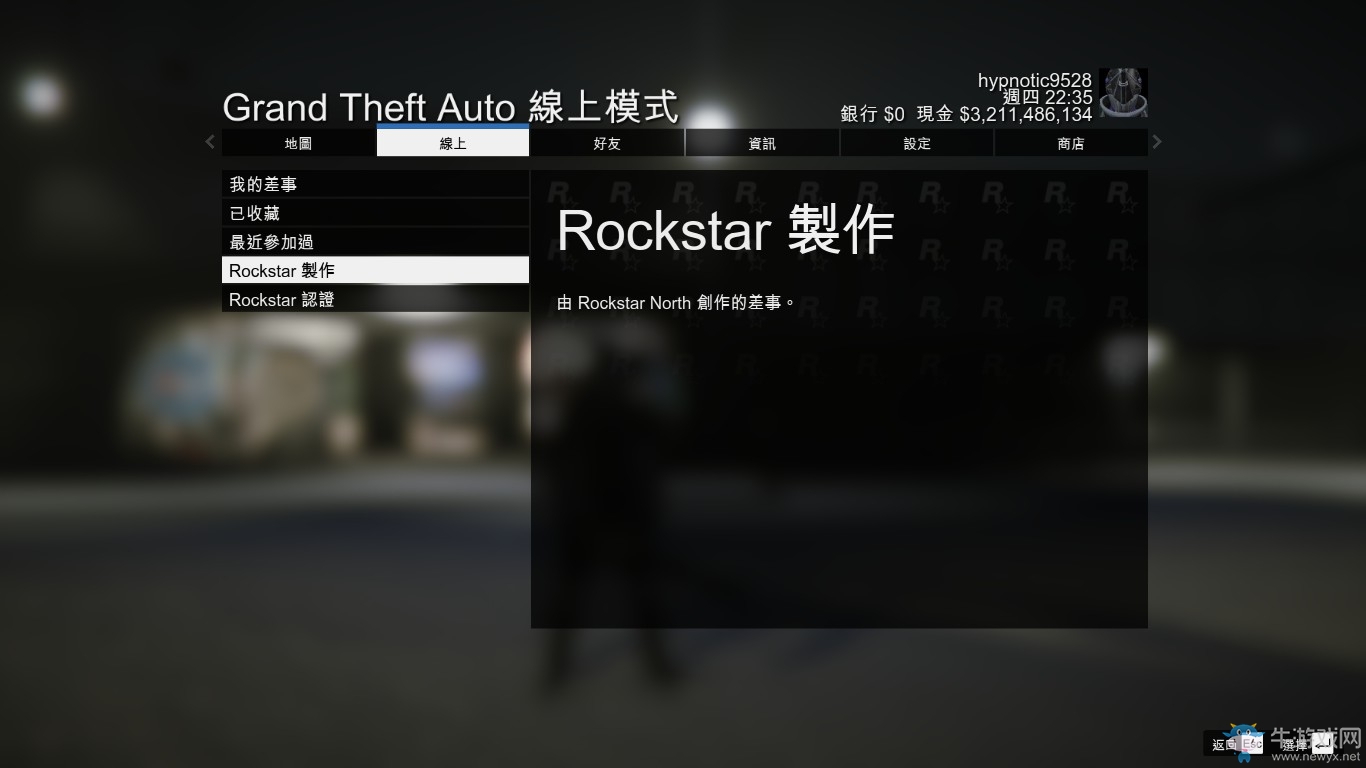Open the 好友 tab
This screenshot has height=768, width=1366.
pyautogui.click(x=606, y=143)
